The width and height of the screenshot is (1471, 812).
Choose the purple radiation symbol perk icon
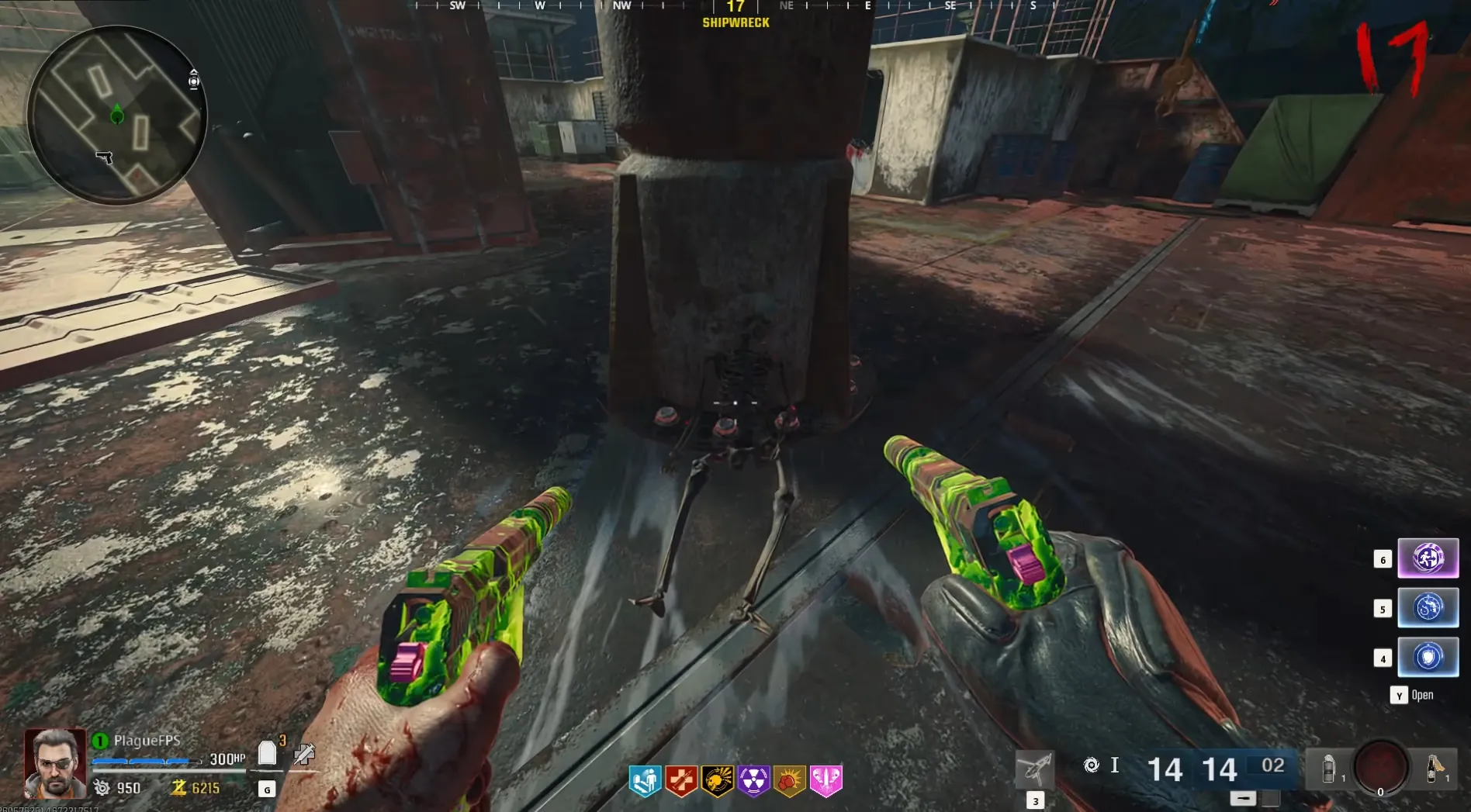pyautogui.click(x=753, y=780)
